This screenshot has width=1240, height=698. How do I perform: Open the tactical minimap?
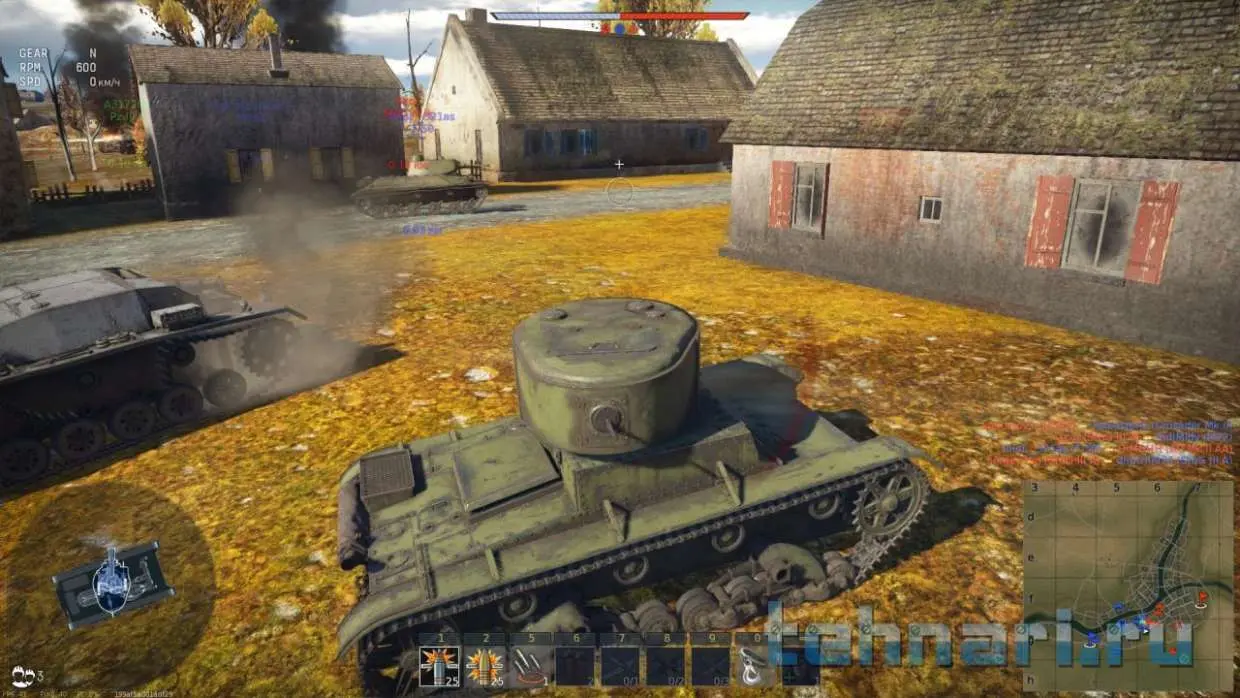pyautogui.click(x=1127, y=586)
